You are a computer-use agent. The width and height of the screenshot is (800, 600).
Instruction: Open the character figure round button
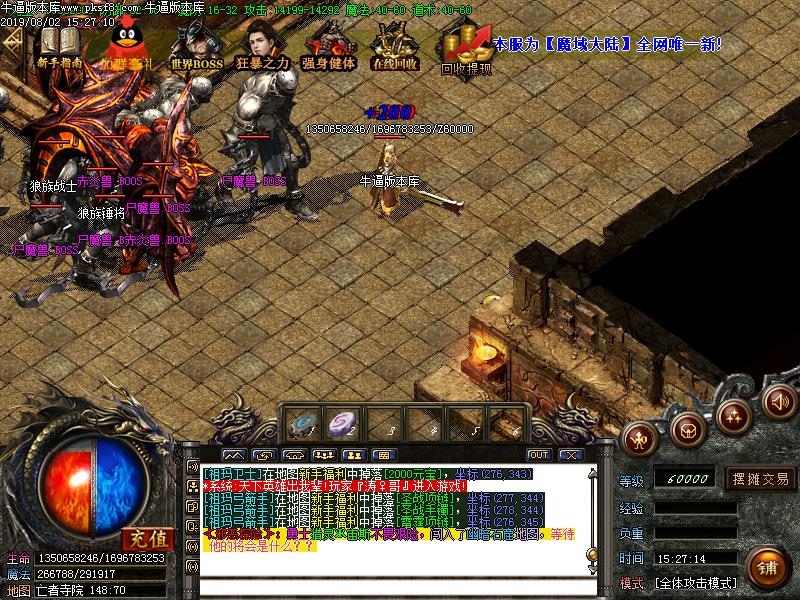[640, 436]
